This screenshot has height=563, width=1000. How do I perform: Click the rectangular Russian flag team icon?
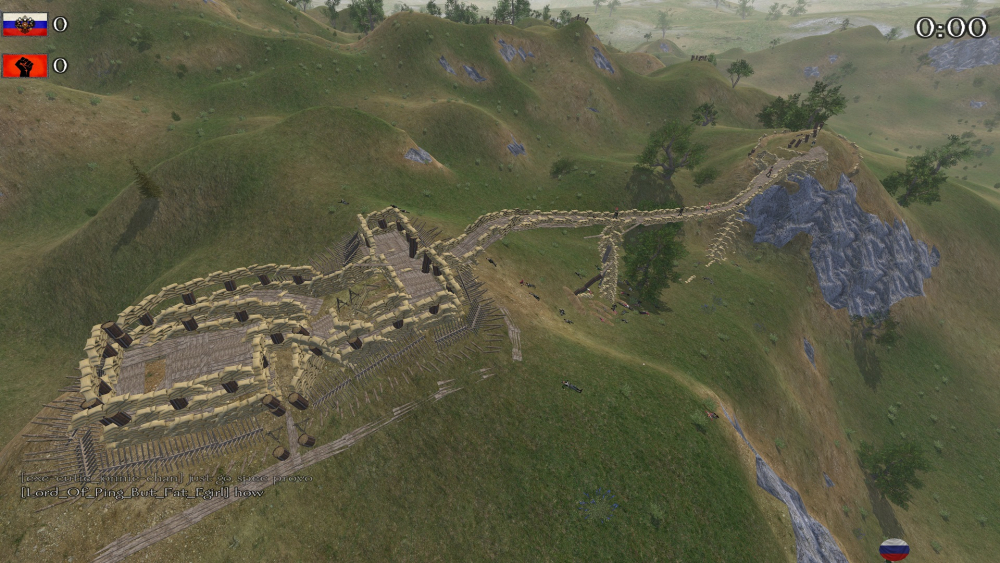click(25, 24)
